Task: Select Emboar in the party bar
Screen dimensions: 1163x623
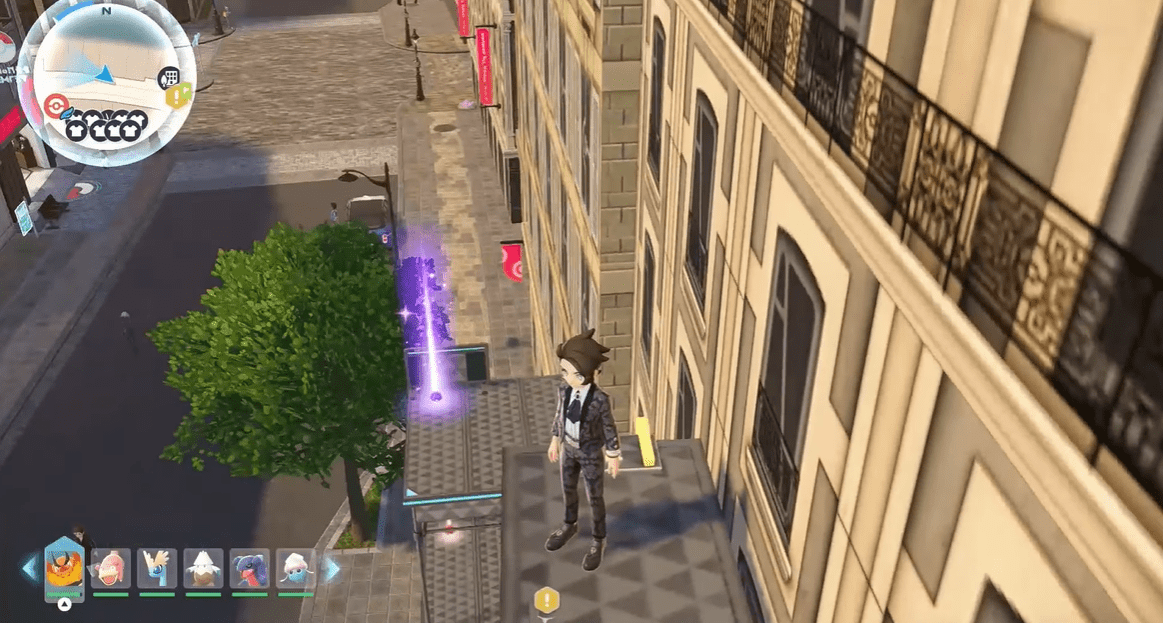Action: point(65,568)
